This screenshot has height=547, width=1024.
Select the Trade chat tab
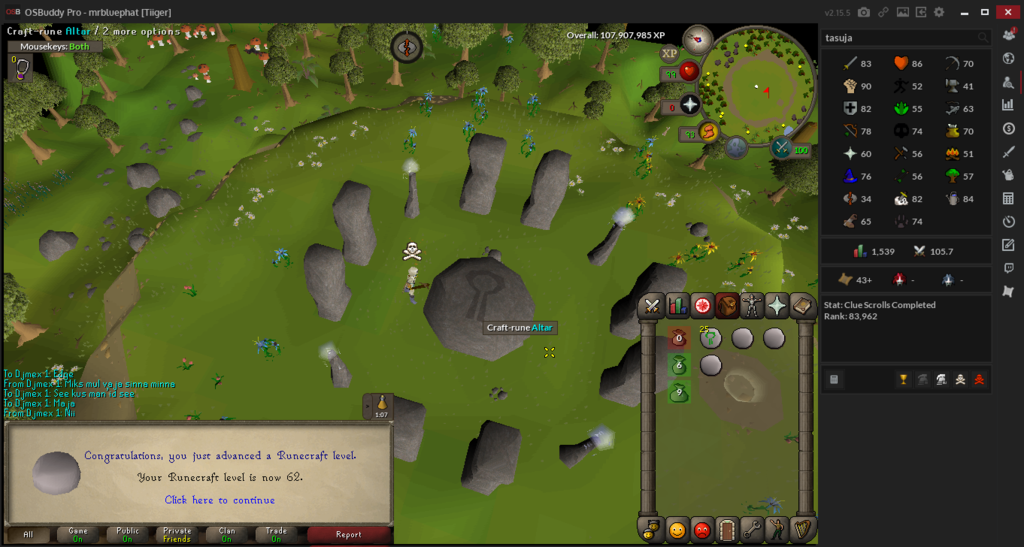tap(276, 534)
